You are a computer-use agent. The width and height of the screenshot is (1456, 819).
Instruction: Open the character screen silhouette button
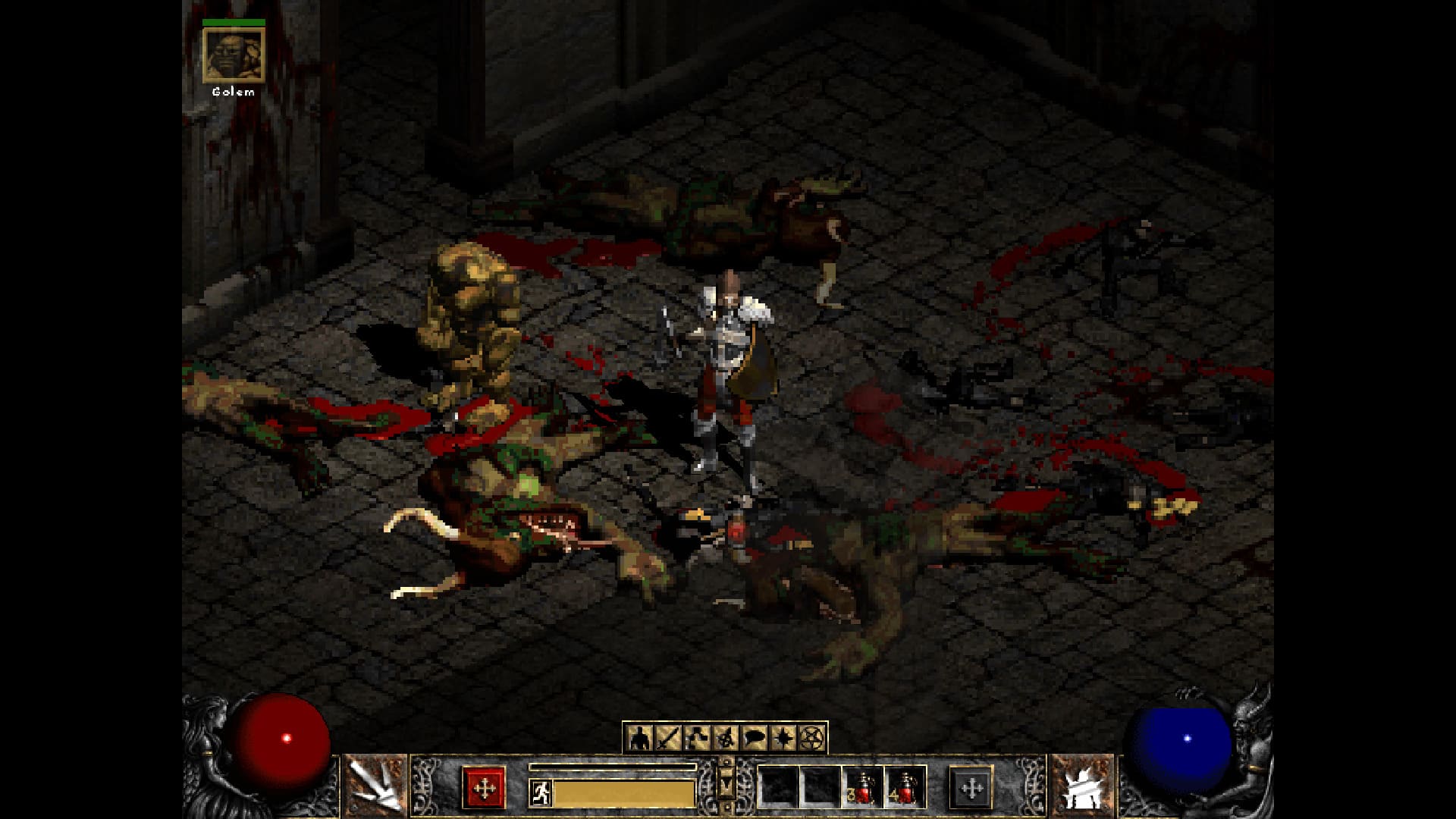(x=639, y=737)
